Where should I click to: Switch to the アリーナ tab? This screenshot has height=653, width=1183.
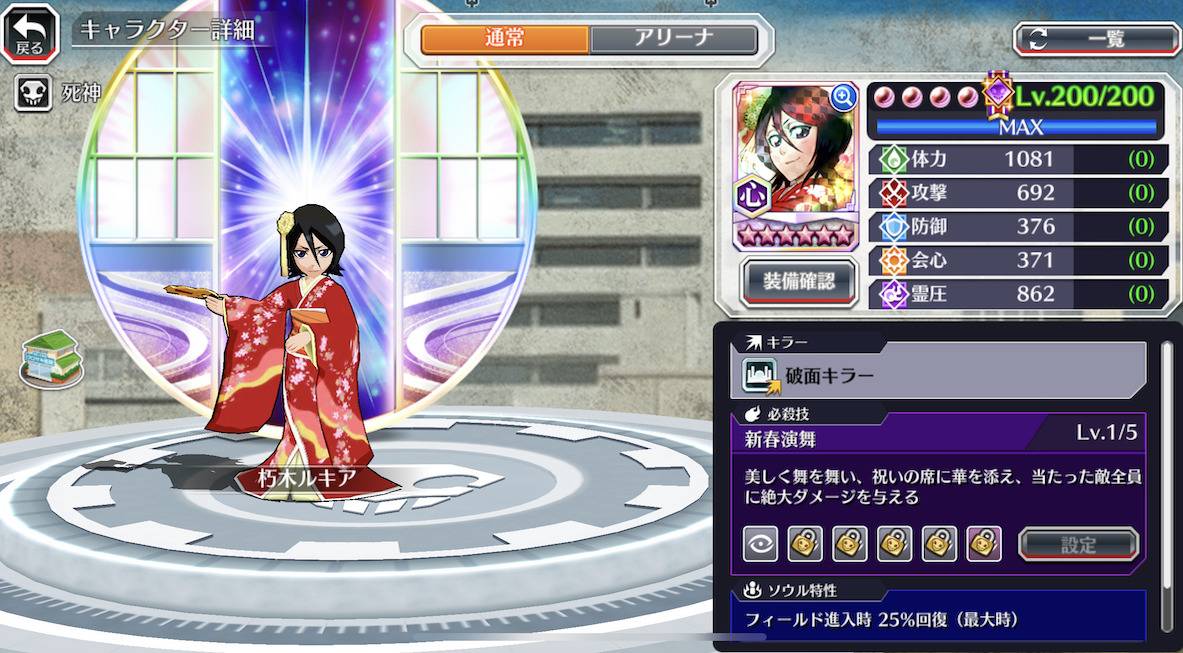[673, 39]
